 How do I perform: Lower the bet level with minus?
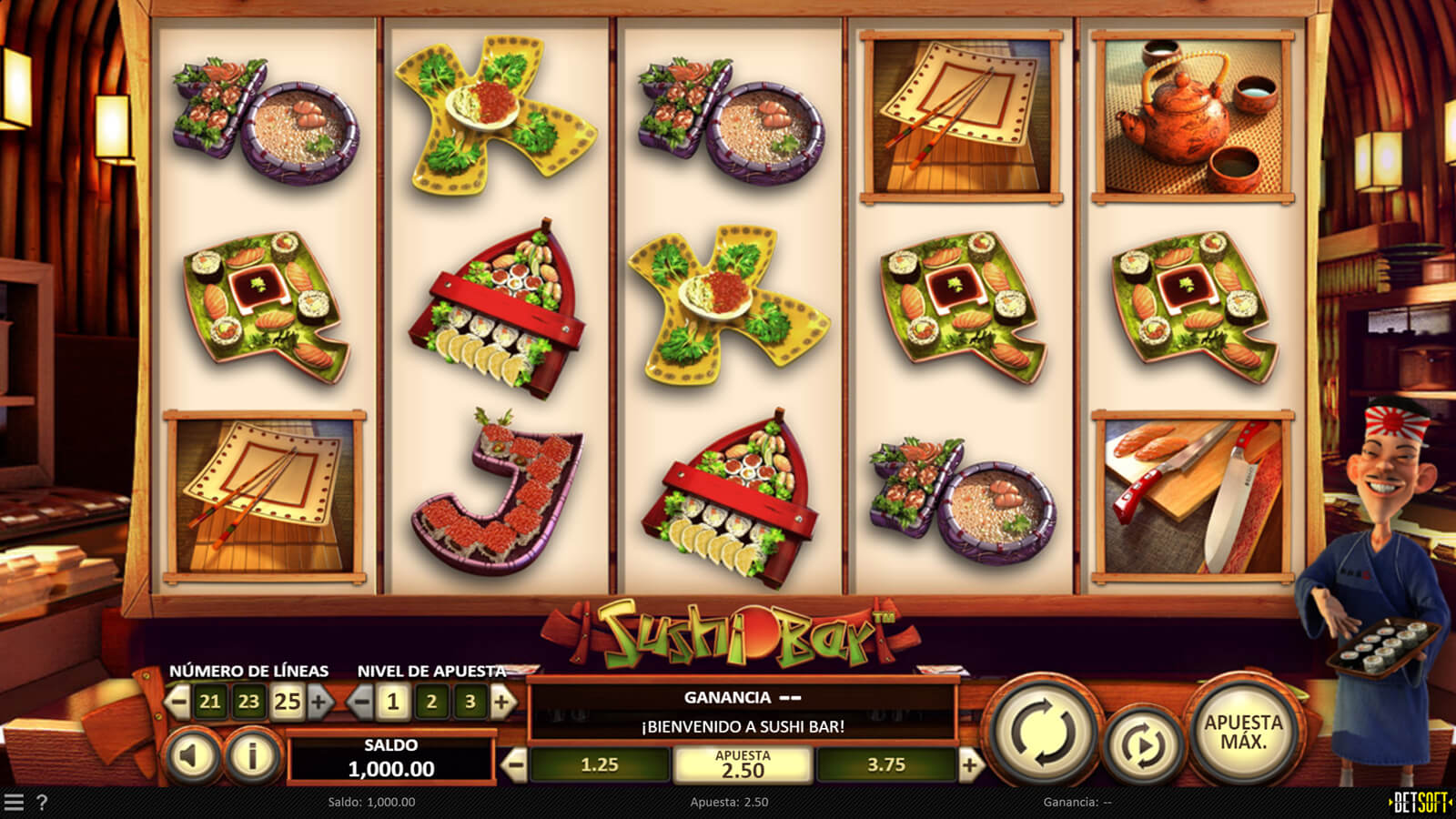coord(361,702)
